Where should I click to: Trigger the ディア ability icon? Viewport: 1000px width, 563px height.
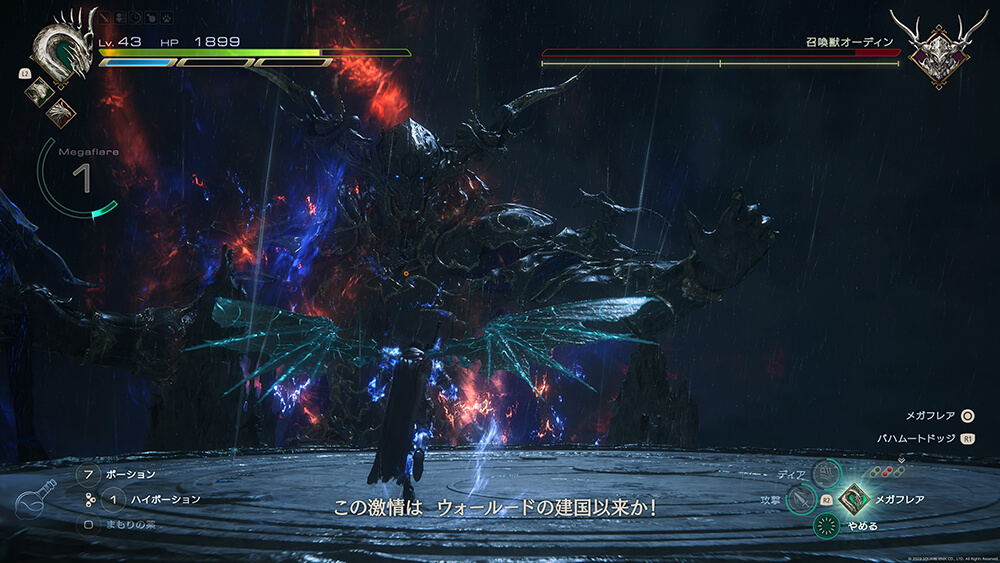coord(825,474)
